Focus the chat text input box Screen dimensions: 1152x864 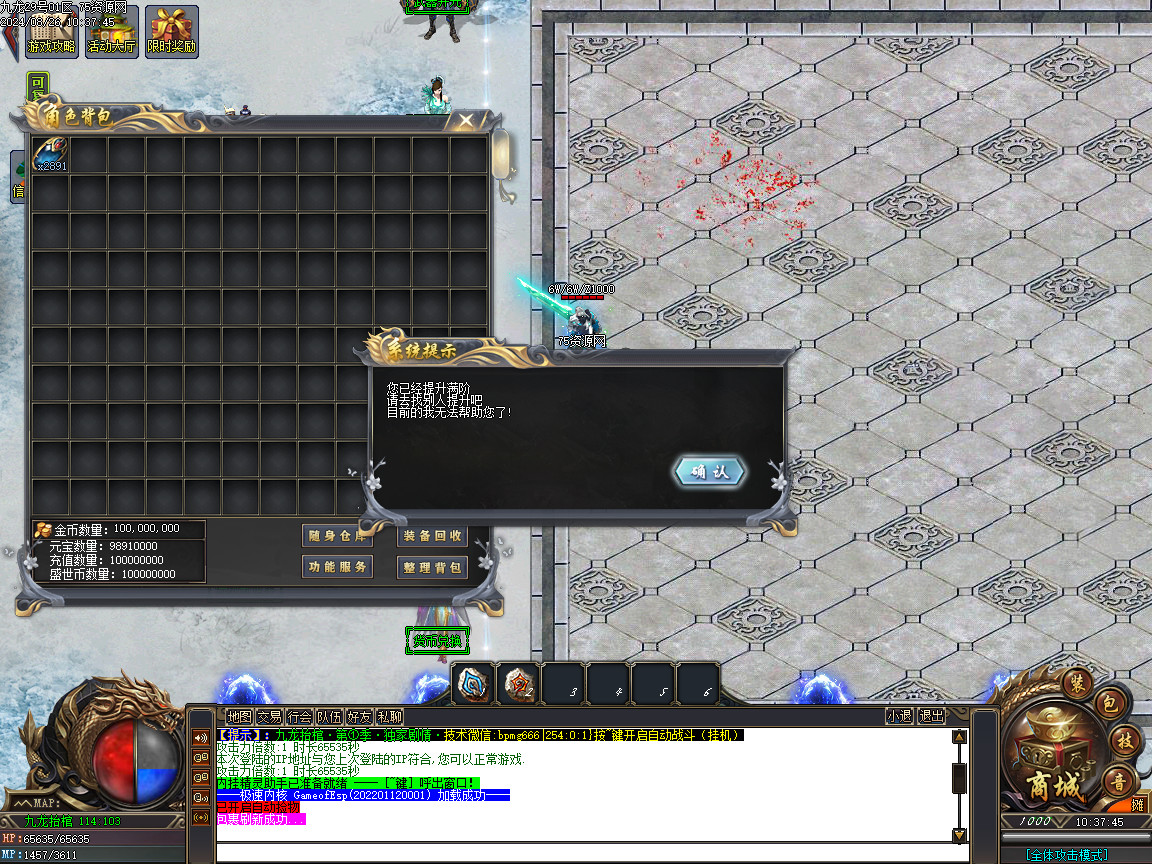[590, 853]
